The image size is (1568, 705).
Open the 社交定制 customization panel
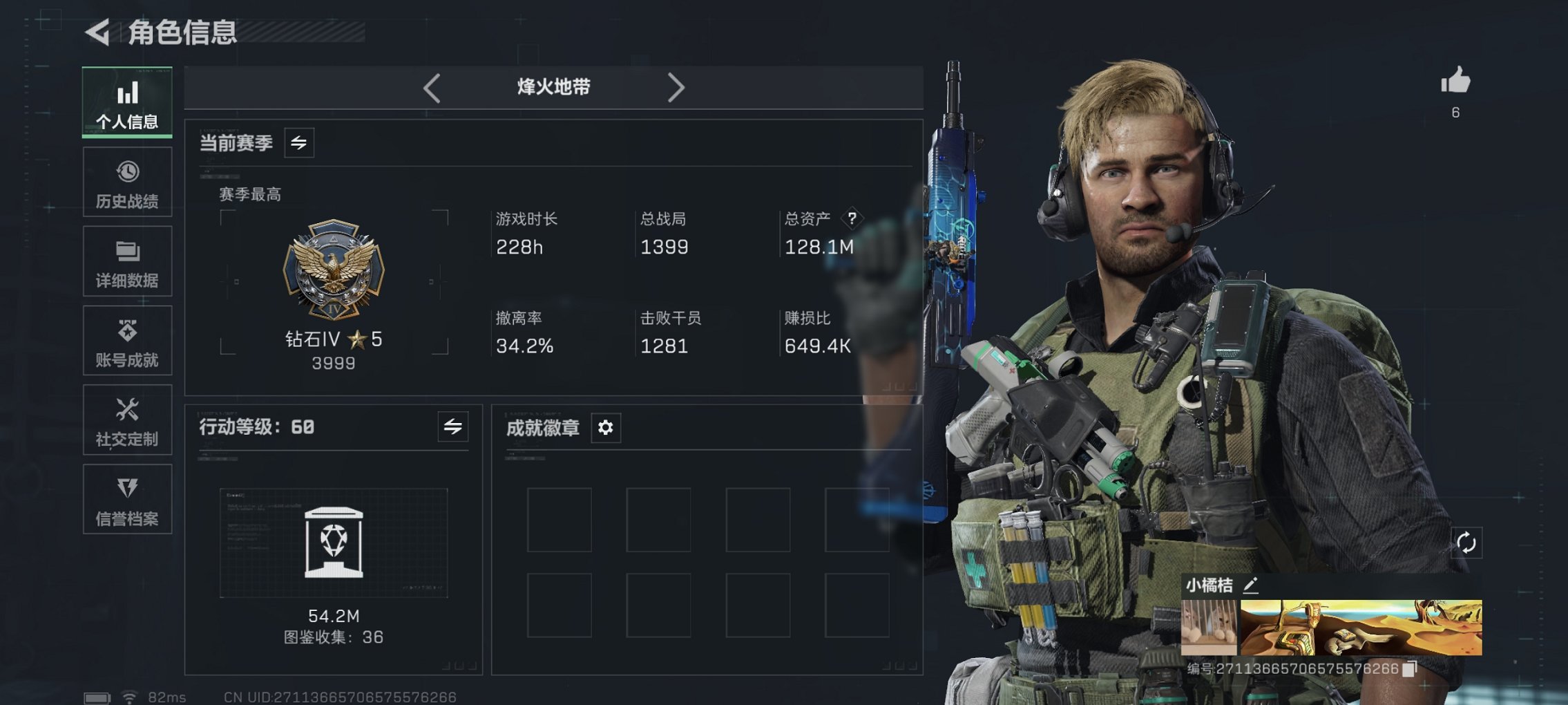point(126,420)
